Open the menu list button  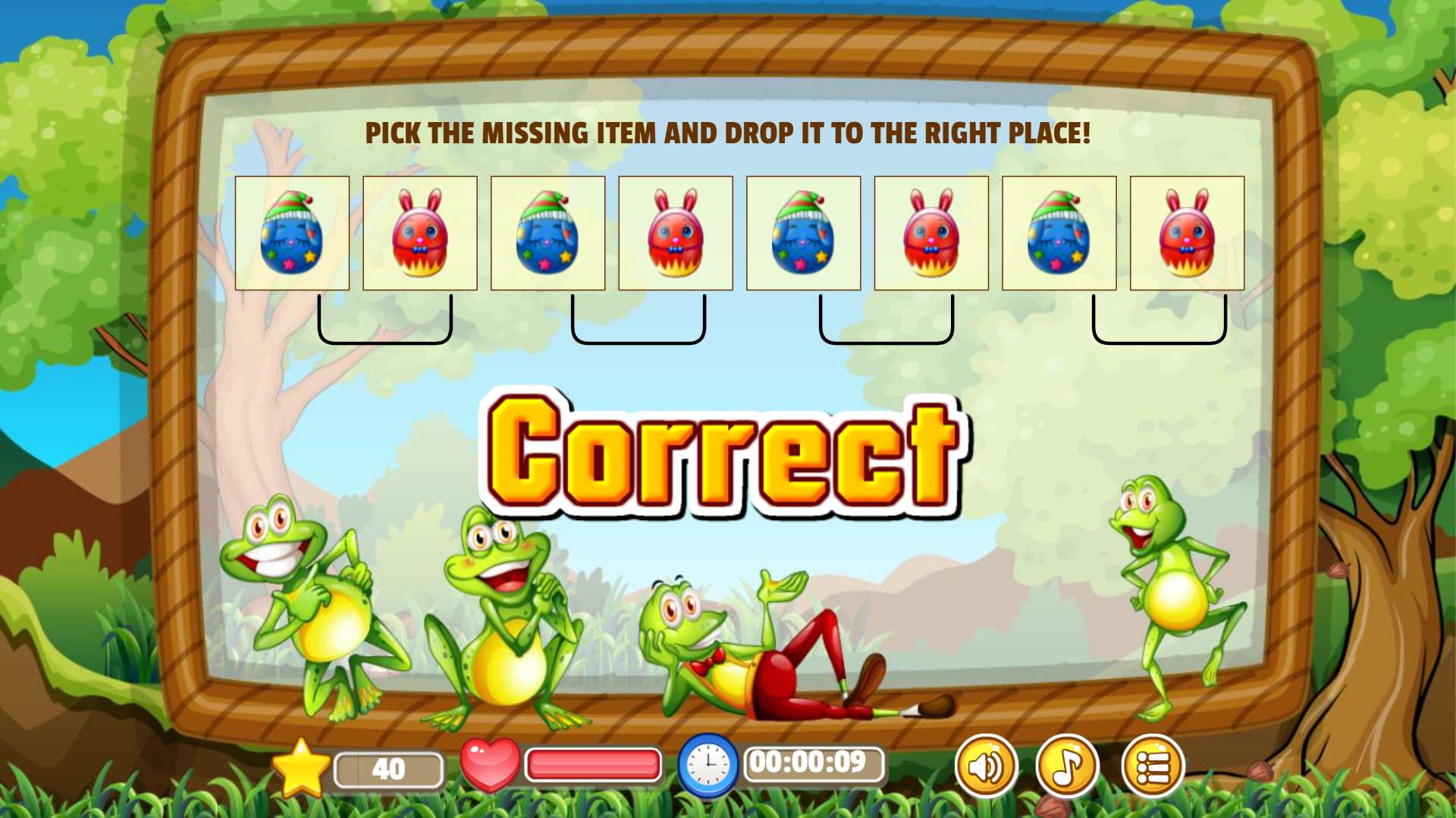1153,766
